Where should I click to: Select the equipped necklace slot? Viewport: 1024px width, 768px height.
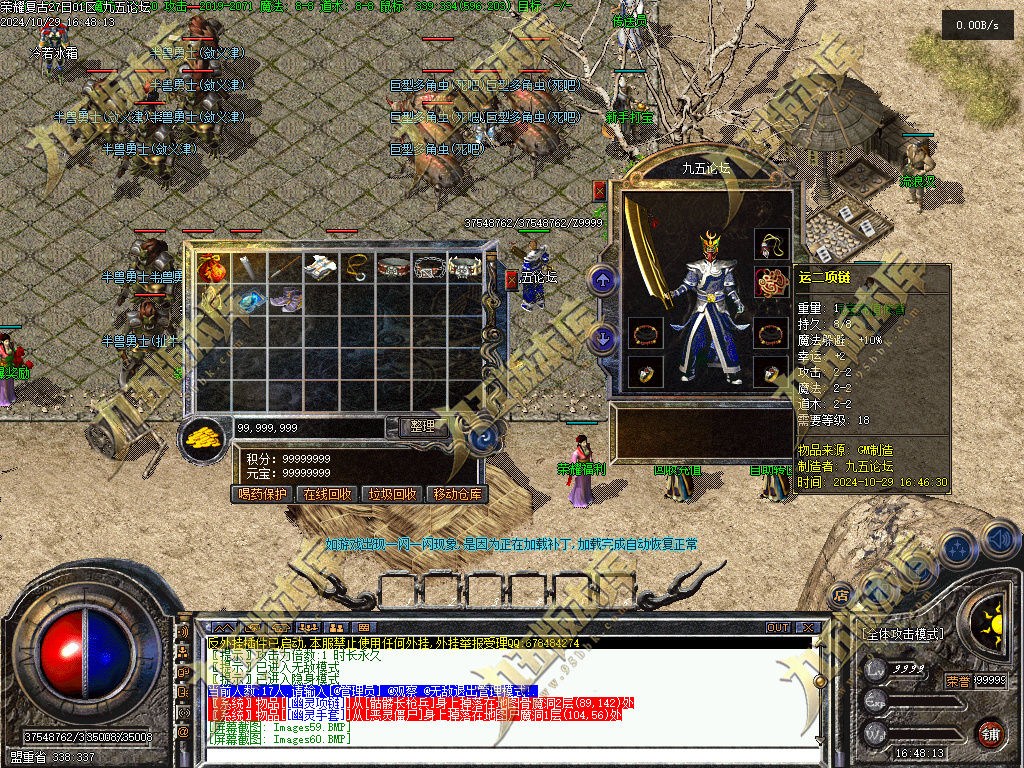coord(770,244)
